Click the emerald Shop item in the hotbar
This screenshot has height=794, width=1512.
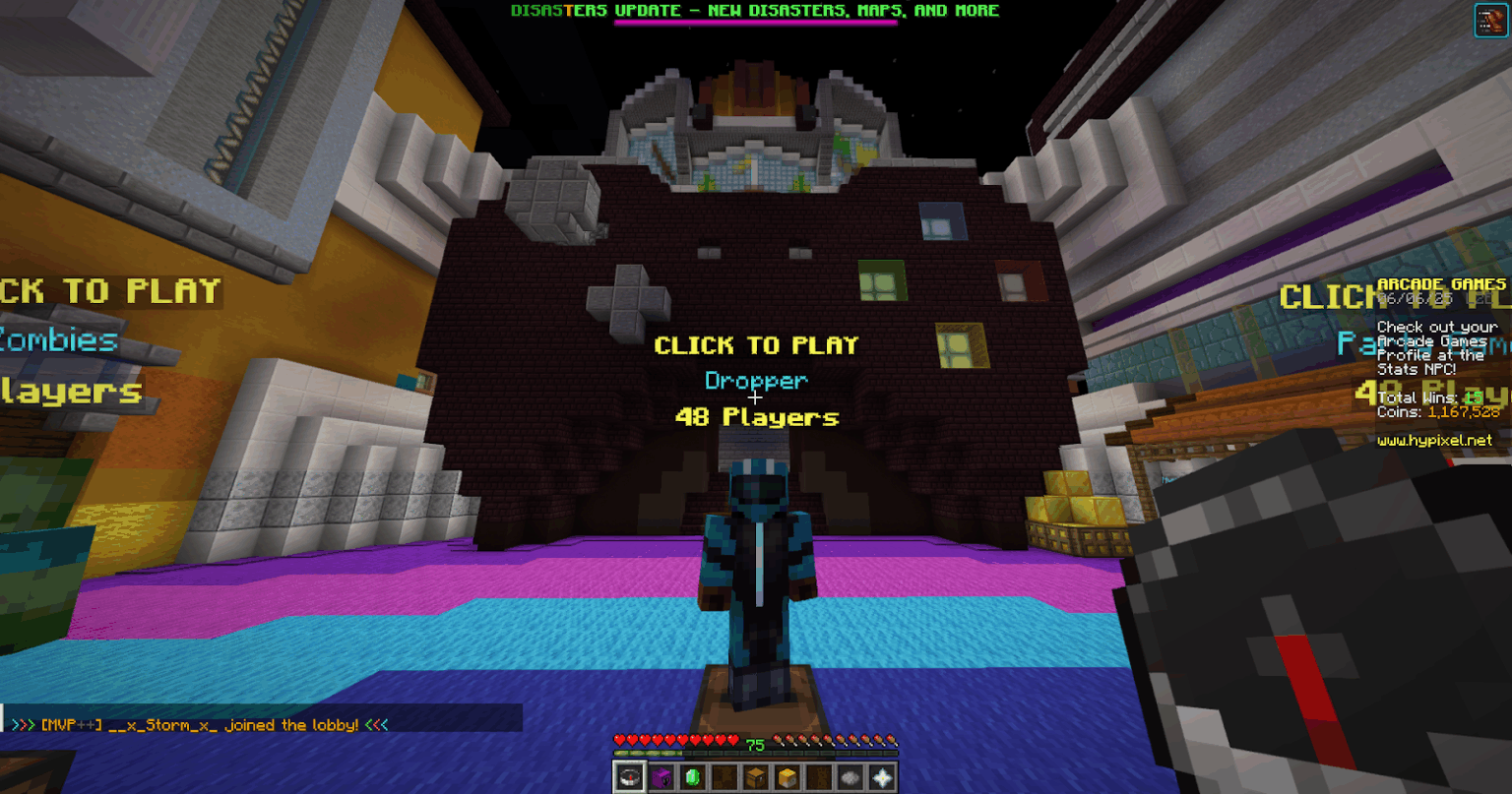[x=692, y=777]
